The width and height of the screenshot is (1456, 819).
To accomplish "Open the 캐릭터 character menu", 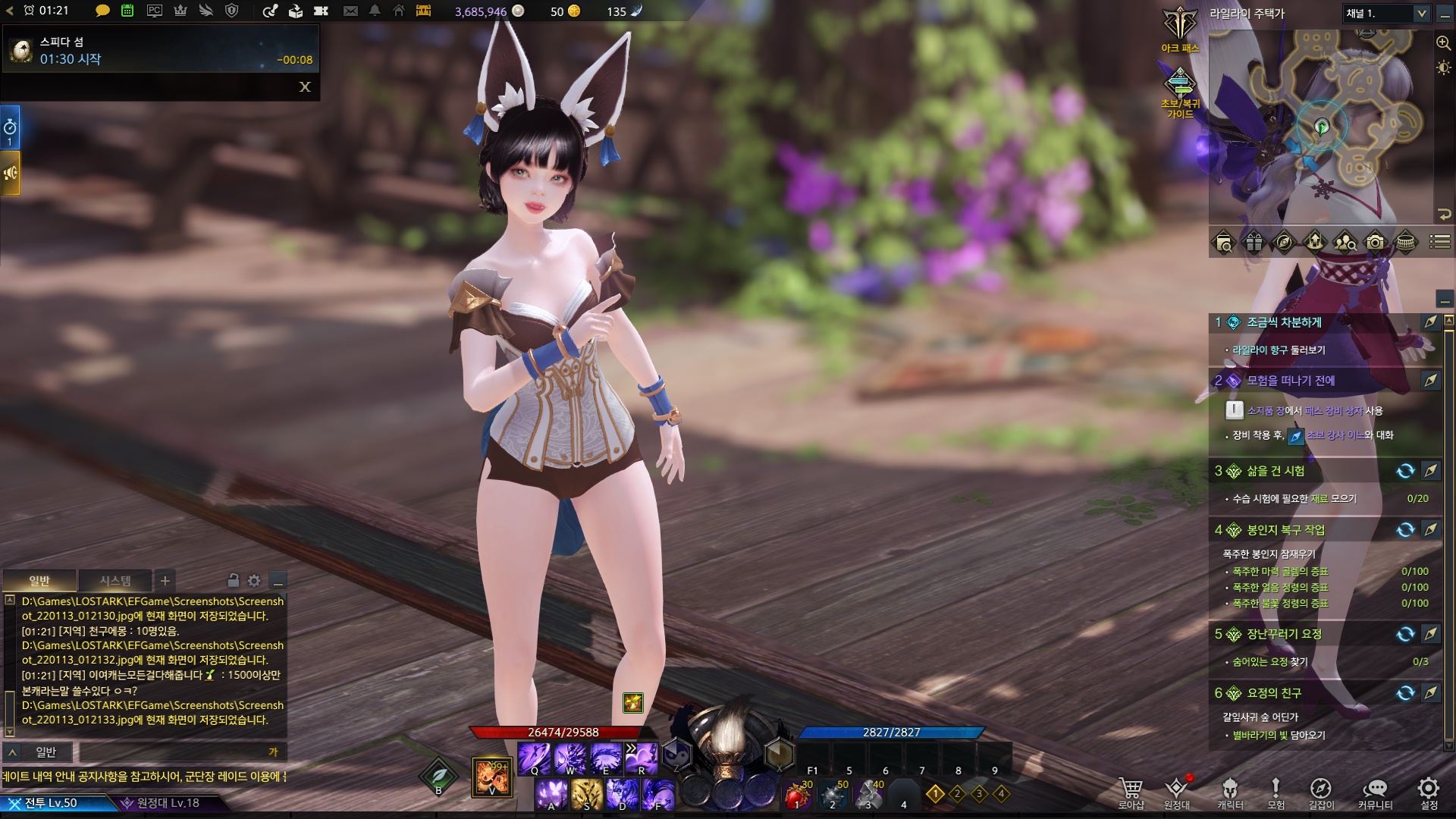I will tap(1229, 792).
